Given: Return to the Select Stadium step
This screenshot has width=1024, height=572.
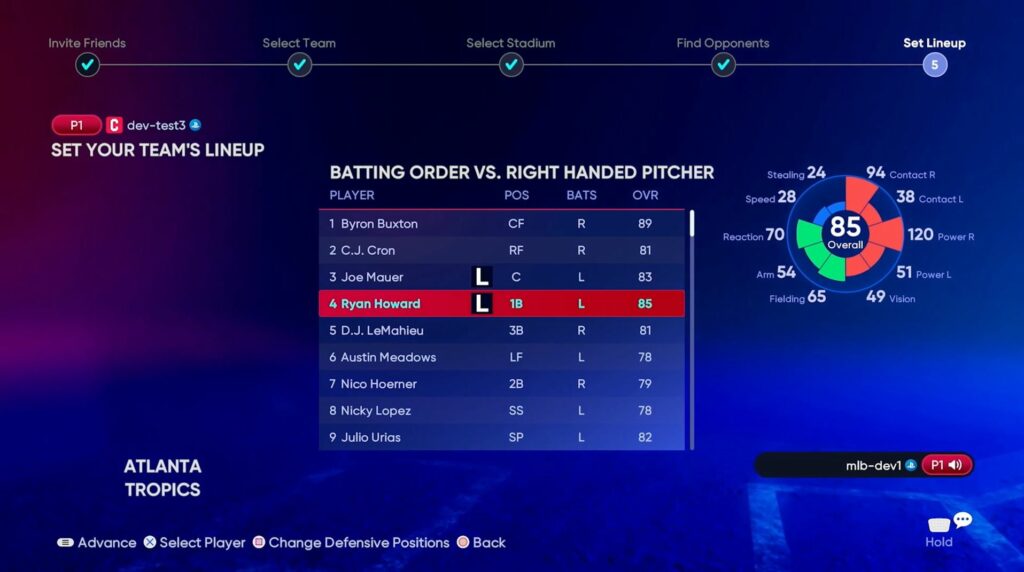Looking at the screenshot, I should click(511, 65).
